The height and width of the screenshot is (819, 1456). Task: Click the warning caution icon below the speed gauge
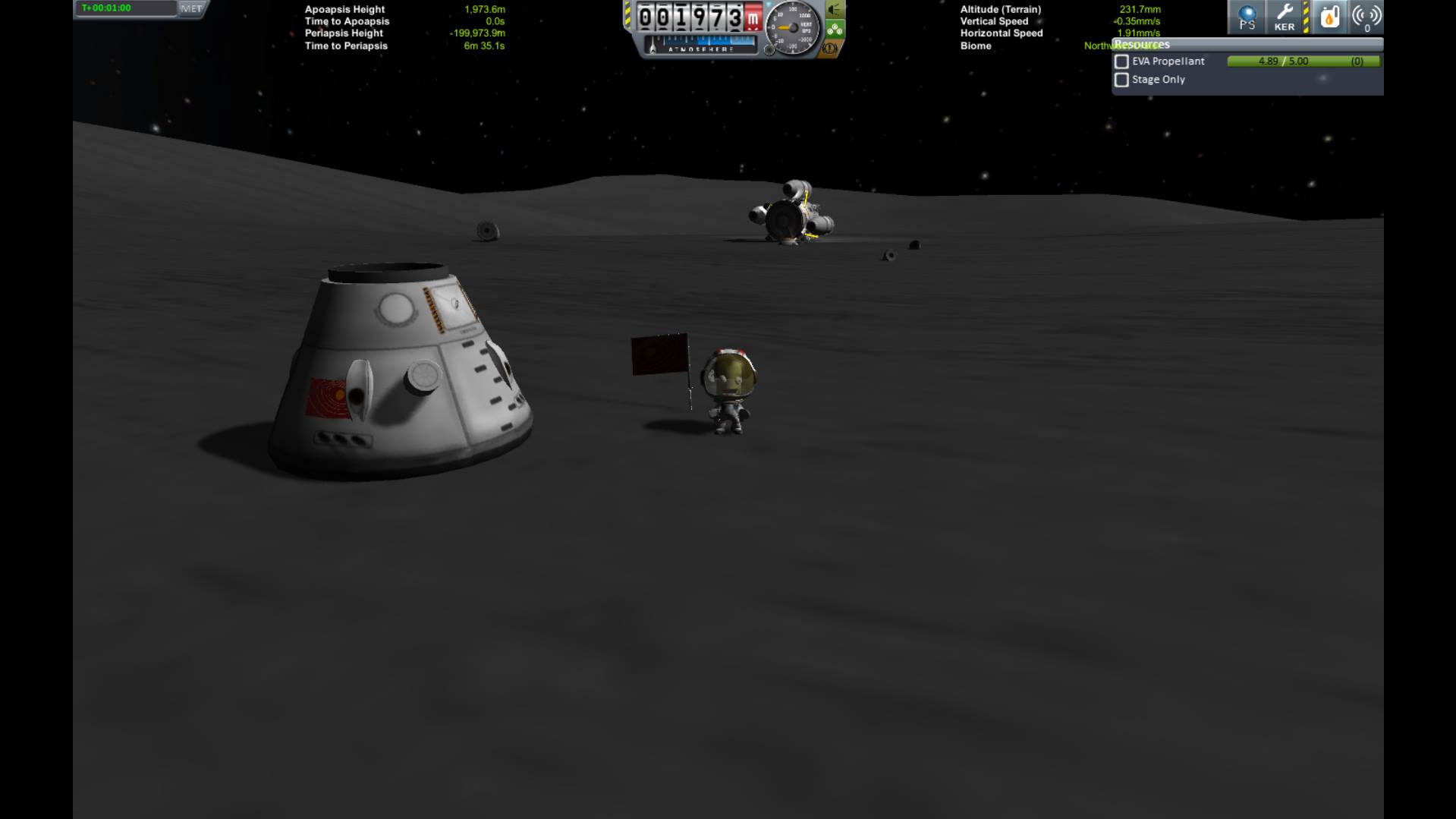828,49
